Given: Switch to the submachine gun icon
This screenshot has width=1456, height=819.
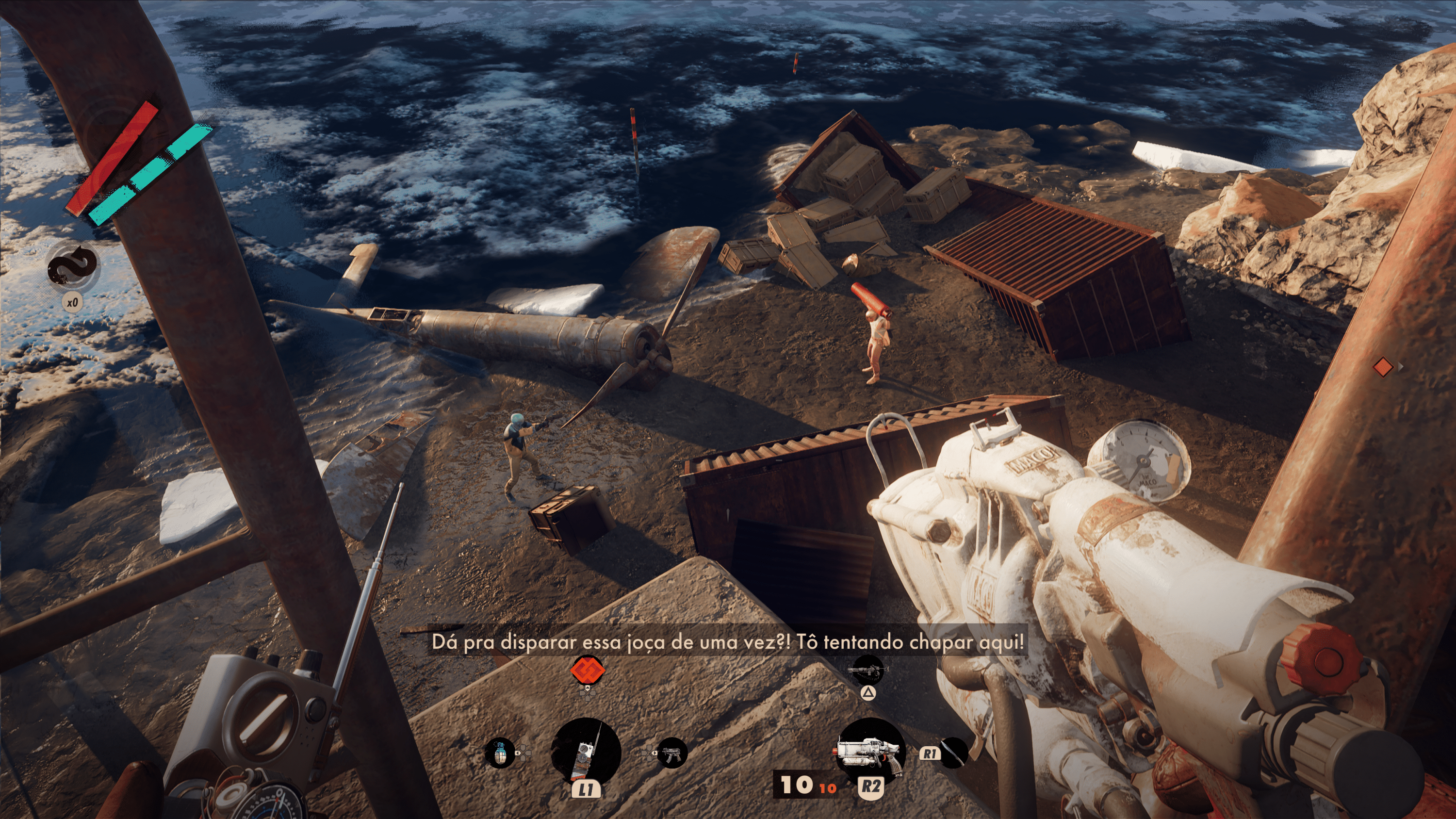Looking at the screenshot, I should pyautogui.click(x=672, y=753).
